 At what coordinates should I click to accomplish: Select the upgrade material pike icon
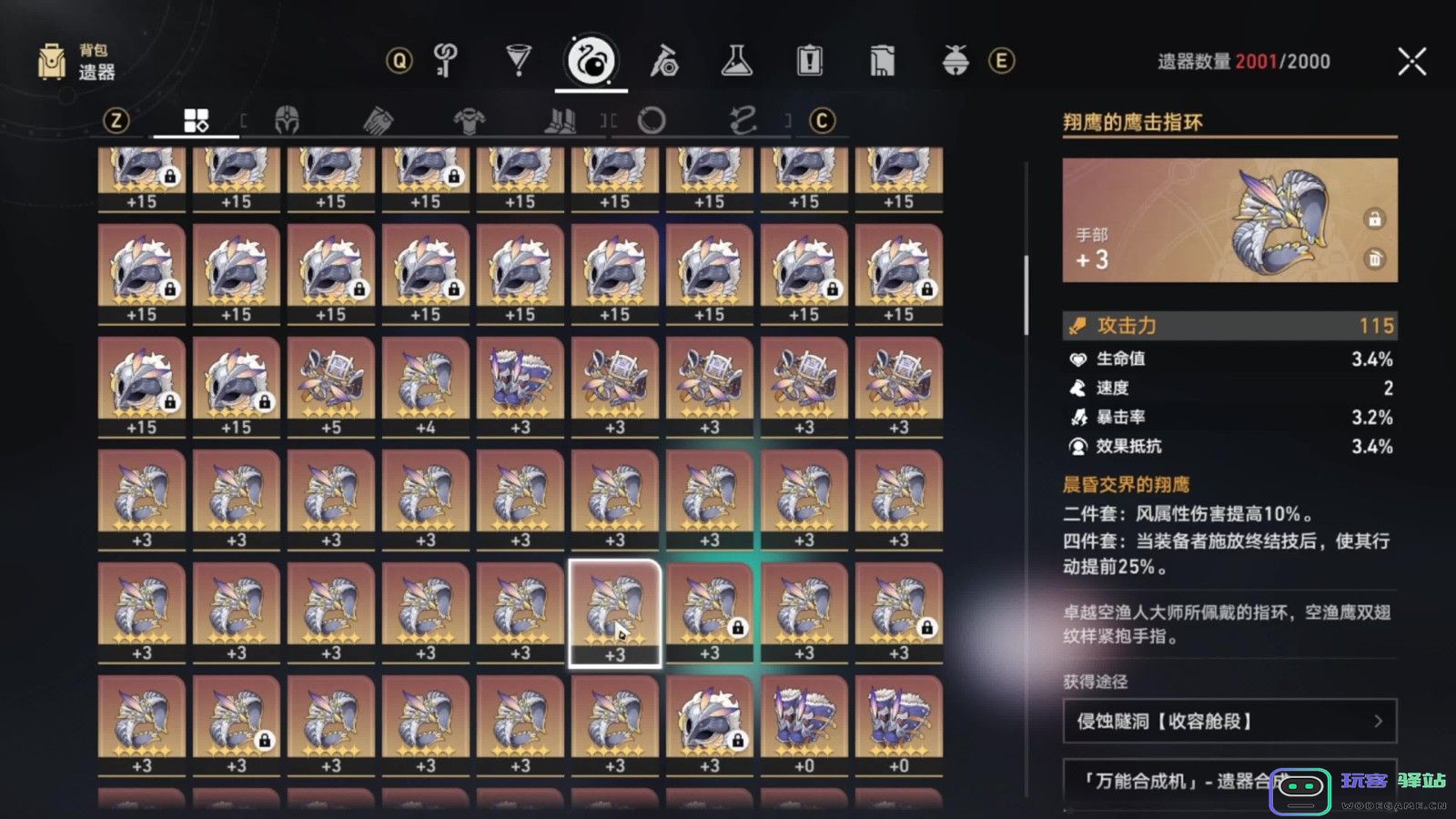coord(667,61)
